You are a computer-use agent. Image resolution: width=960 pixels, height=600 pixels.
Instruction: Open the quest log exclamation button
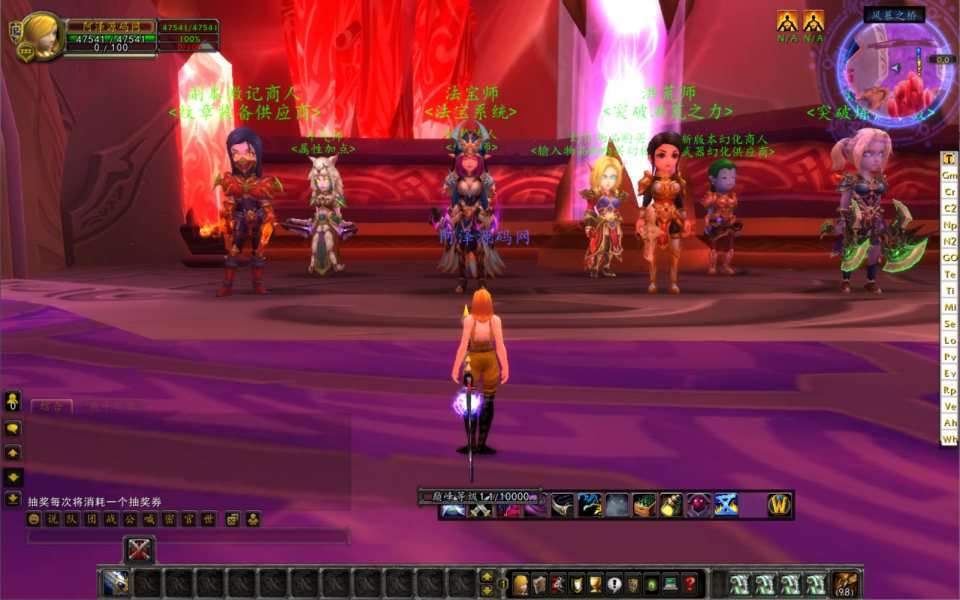click(614, 584)
